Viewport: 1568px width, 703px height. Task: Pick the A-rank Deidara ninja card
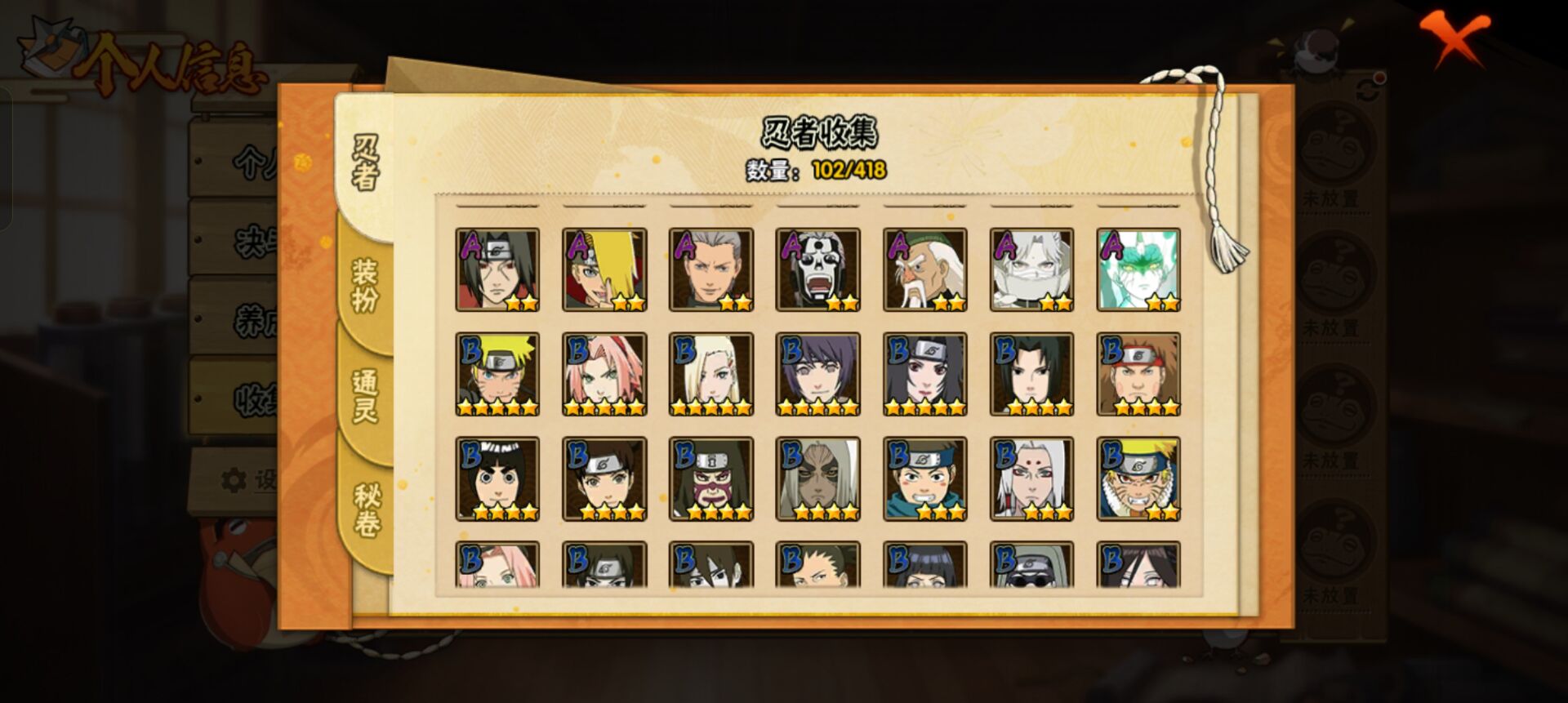pyautogui.click(x=604, y=269)
